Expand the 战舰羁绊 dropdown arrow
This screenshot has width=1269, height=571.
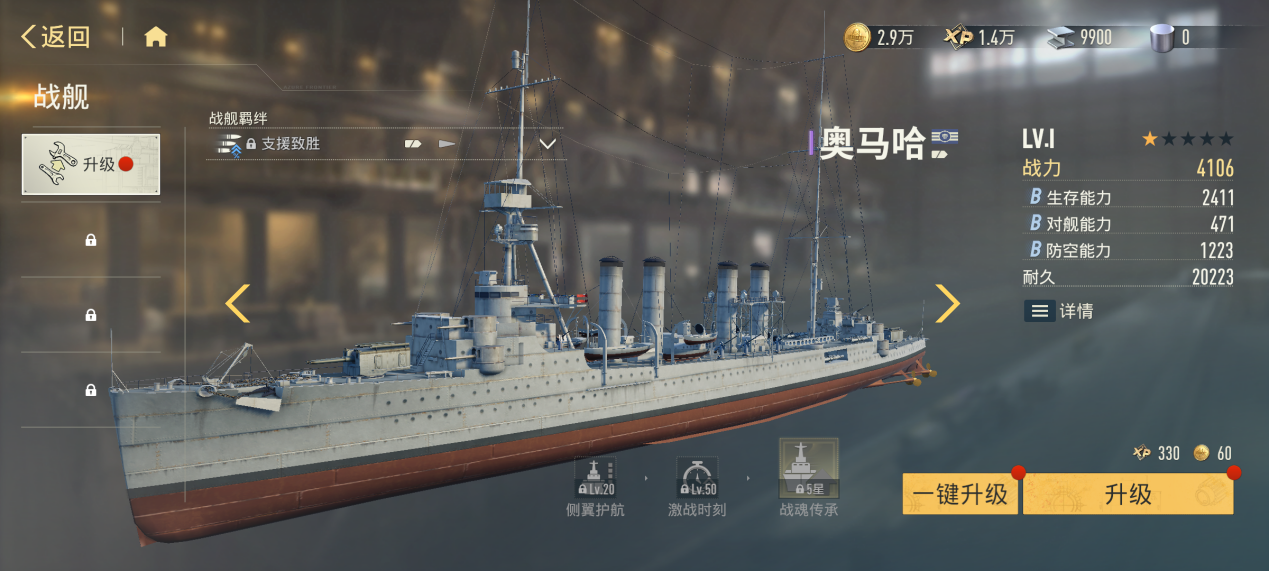point(547,144)
